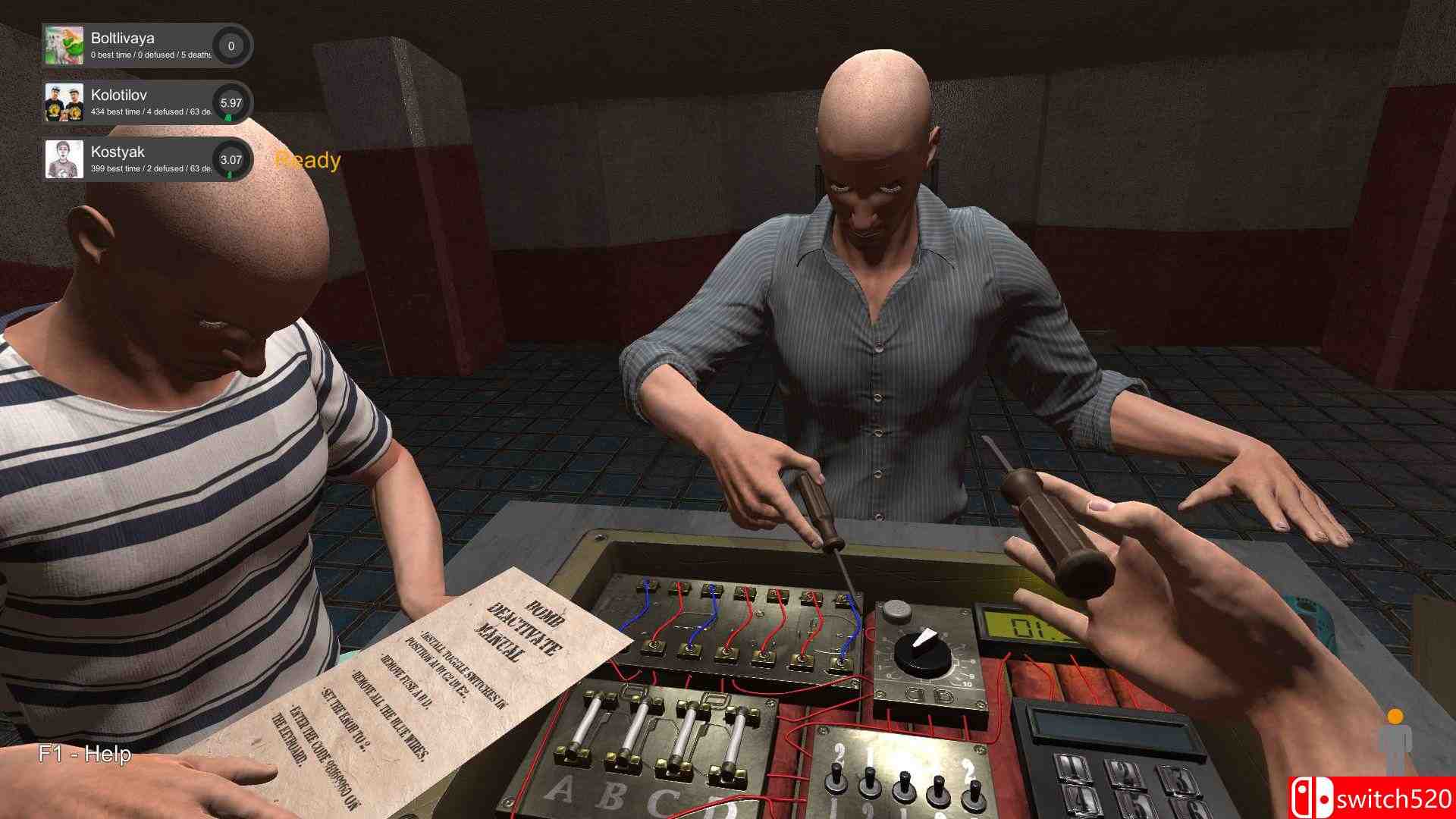Click Kostyak's 3.07 score badge

pos(231,160)
